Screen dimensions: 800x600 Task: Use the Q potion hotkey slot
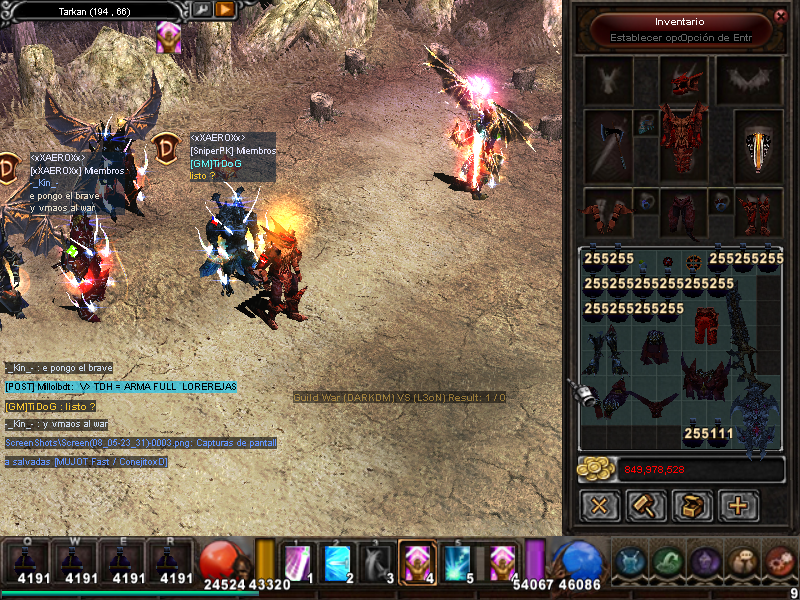tap(32, 561)
